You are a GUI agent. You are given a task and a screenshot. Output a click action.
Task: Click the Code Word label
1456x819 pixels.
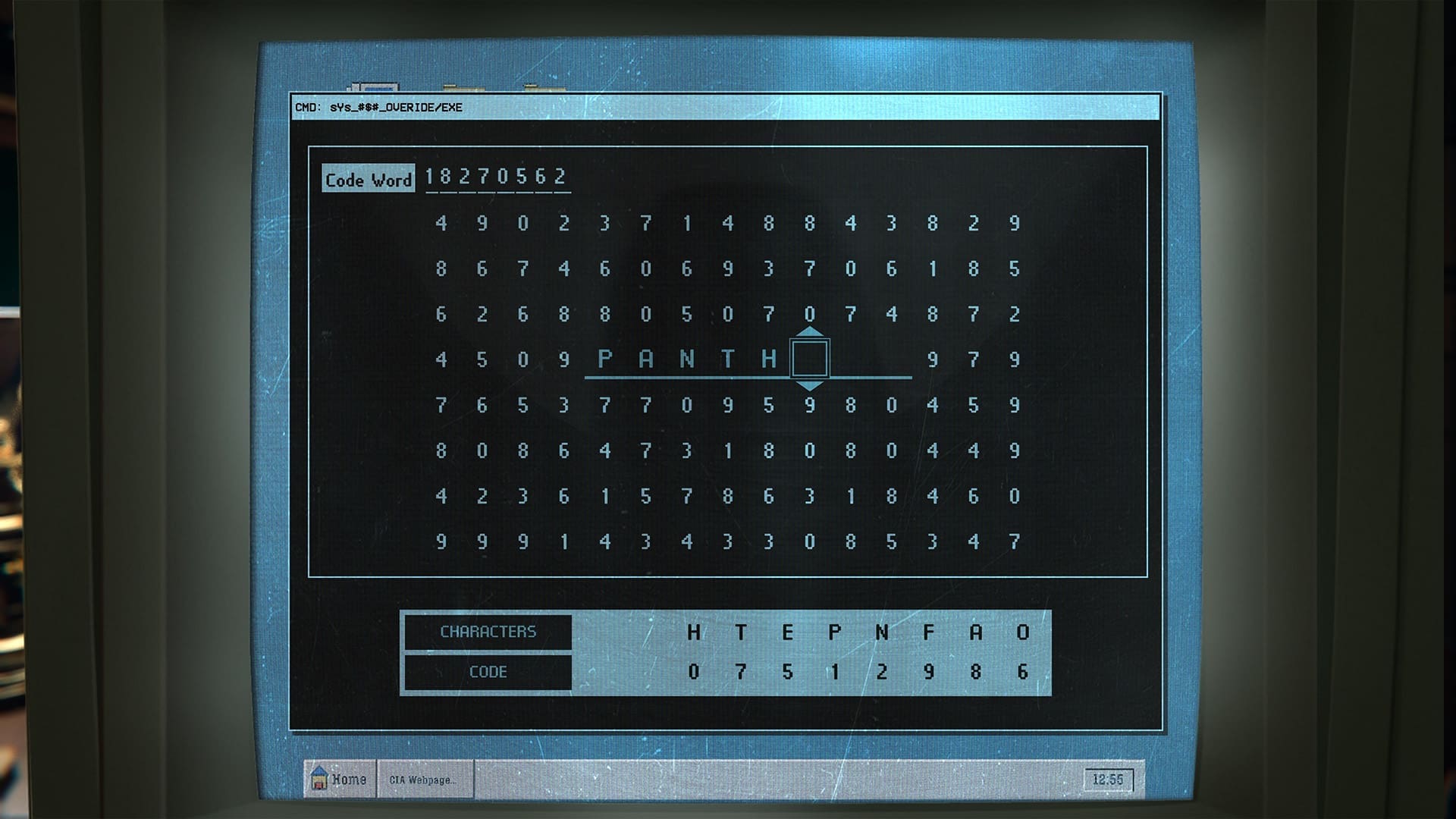(x=367, y=180)
